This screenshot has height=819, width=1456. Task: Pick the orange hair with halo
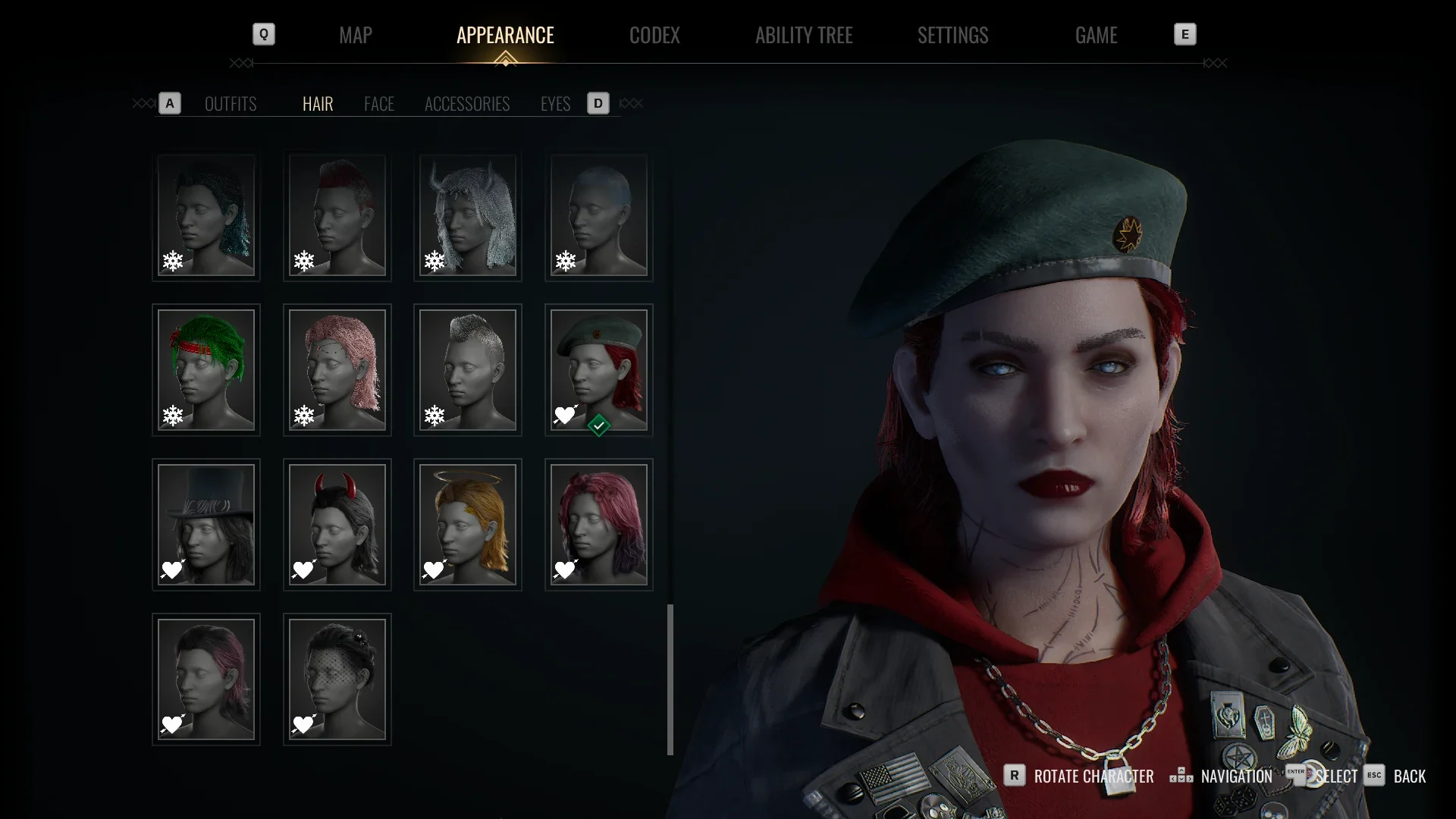pos(468,525)
